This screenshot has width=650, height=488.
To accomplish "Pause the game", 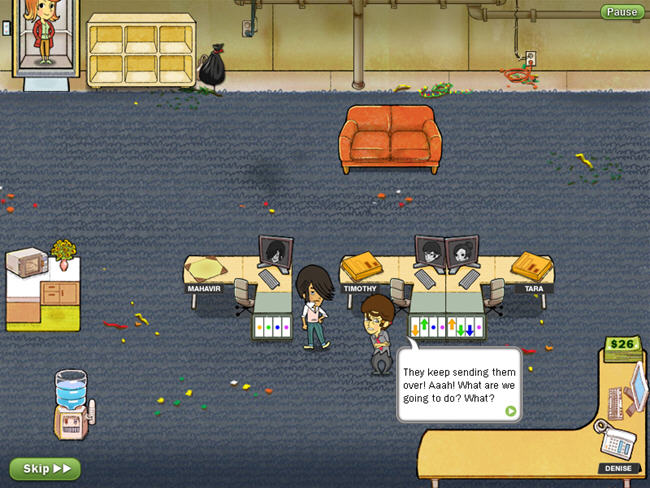I will coord(622,12).
